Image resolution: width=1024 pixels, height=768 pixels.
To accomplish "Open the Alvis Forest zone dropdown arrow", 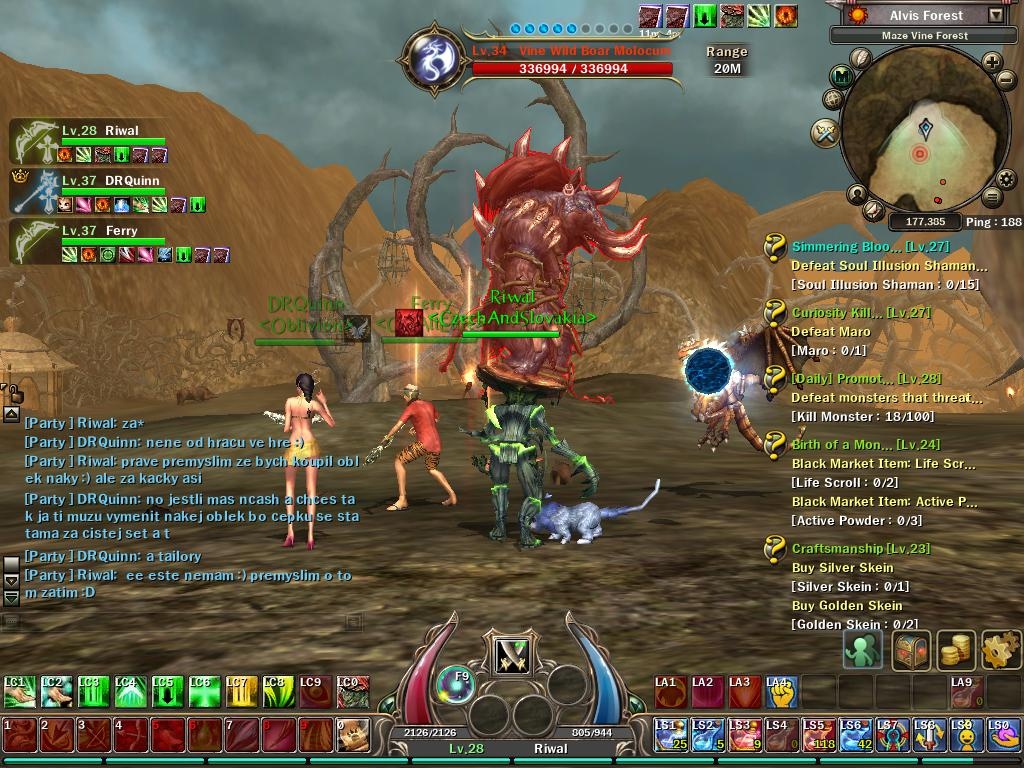I will coord(995,15).
